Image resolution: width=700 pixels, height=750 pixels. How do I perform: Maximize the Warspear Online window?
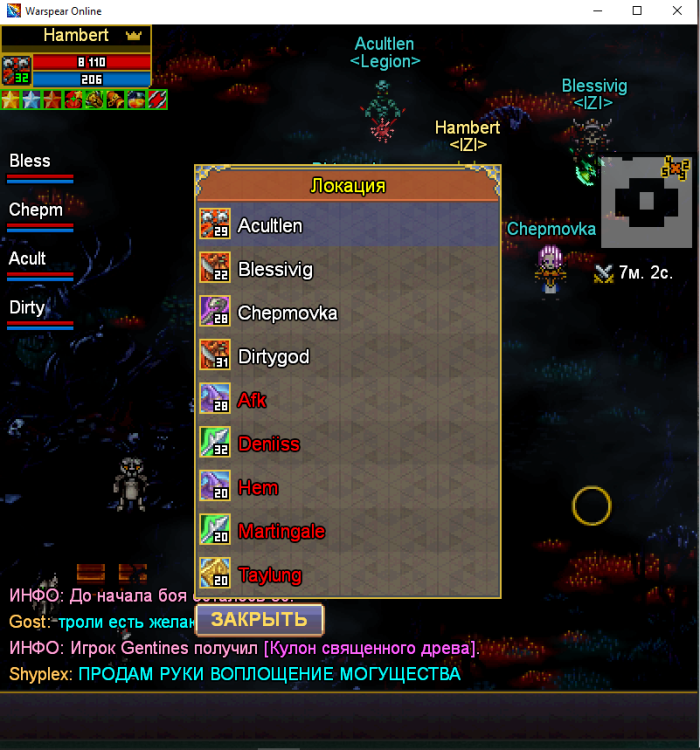pos(637,11)
